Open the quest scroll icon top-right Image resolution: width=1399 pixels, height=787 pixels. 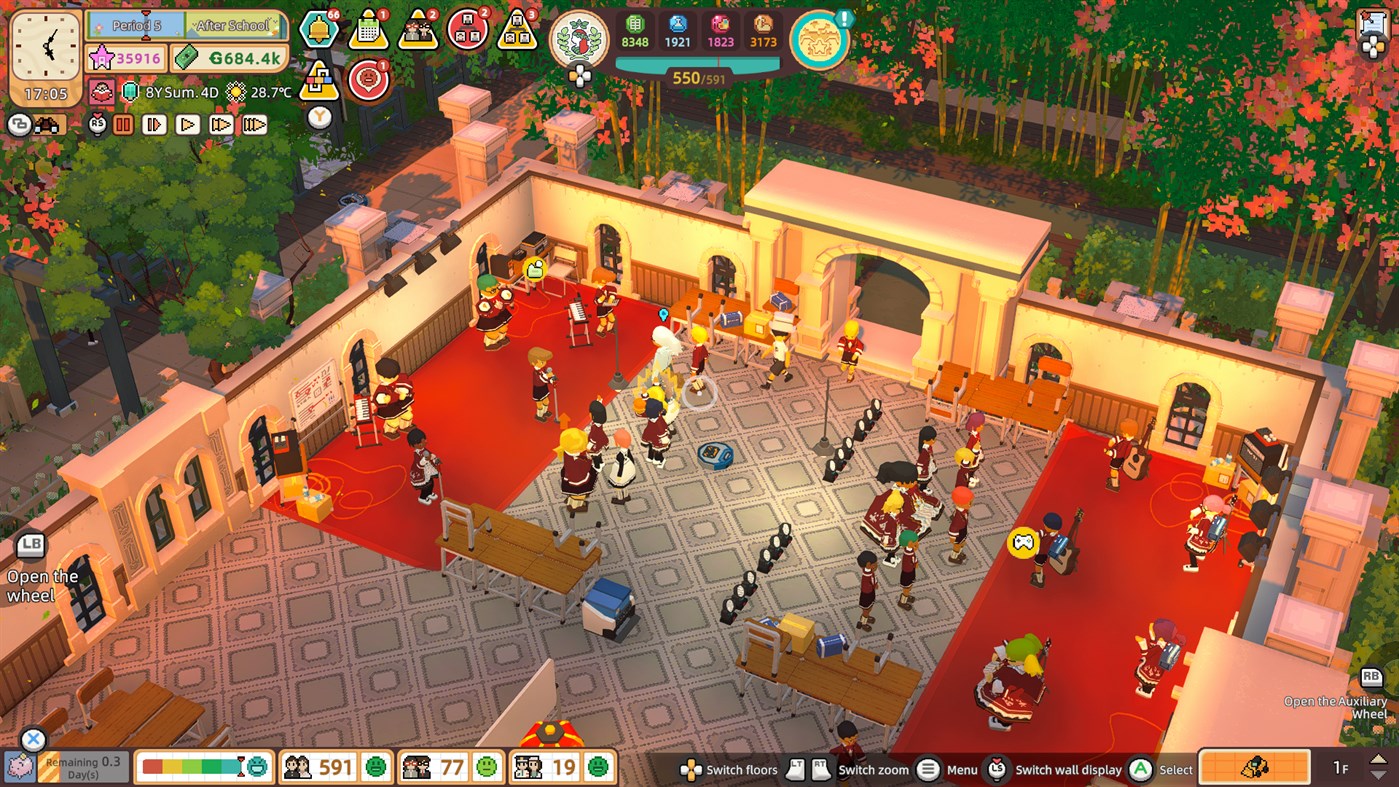1371,20
